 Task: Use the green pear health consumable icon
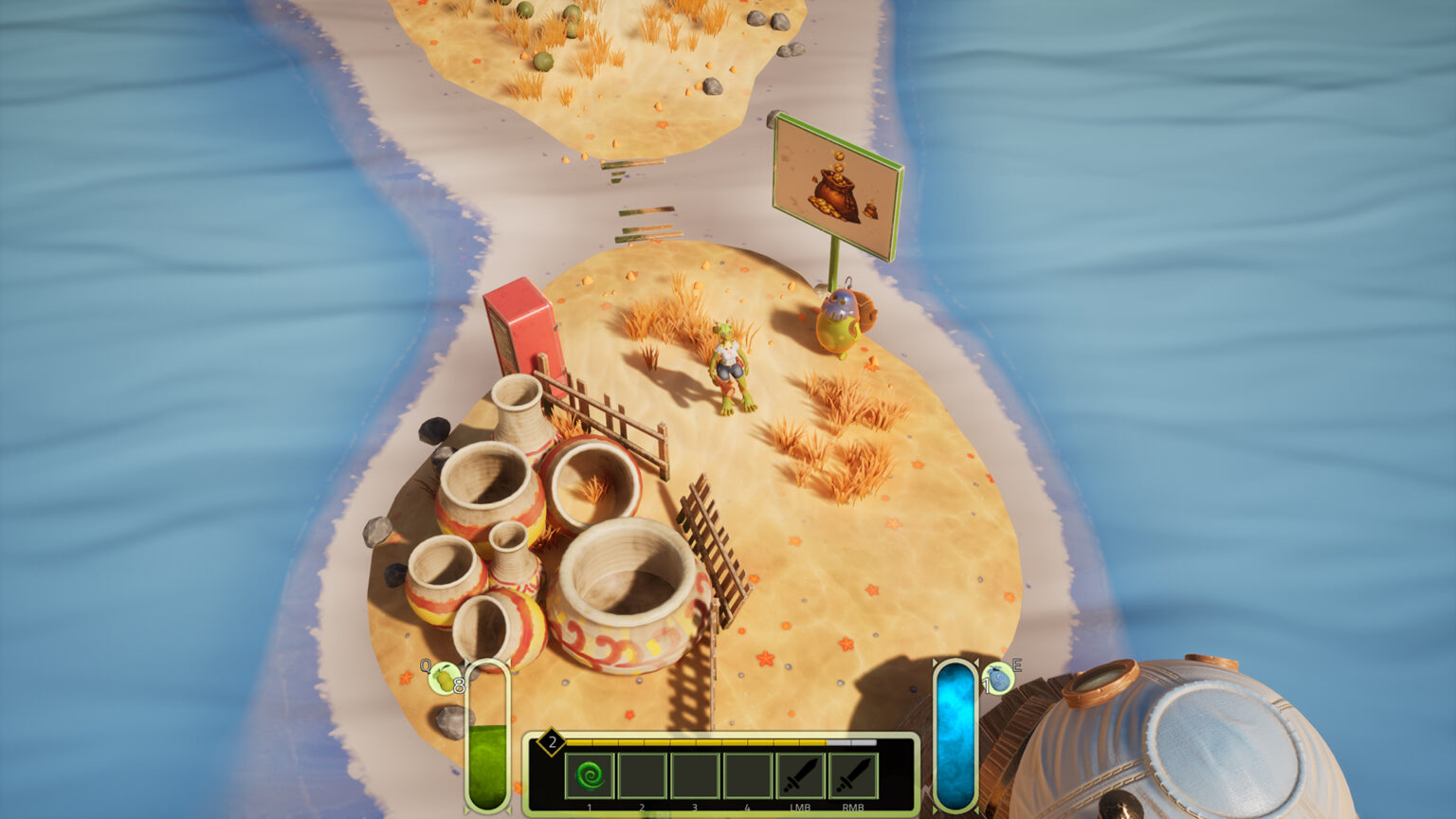click(x=444, y=679)
